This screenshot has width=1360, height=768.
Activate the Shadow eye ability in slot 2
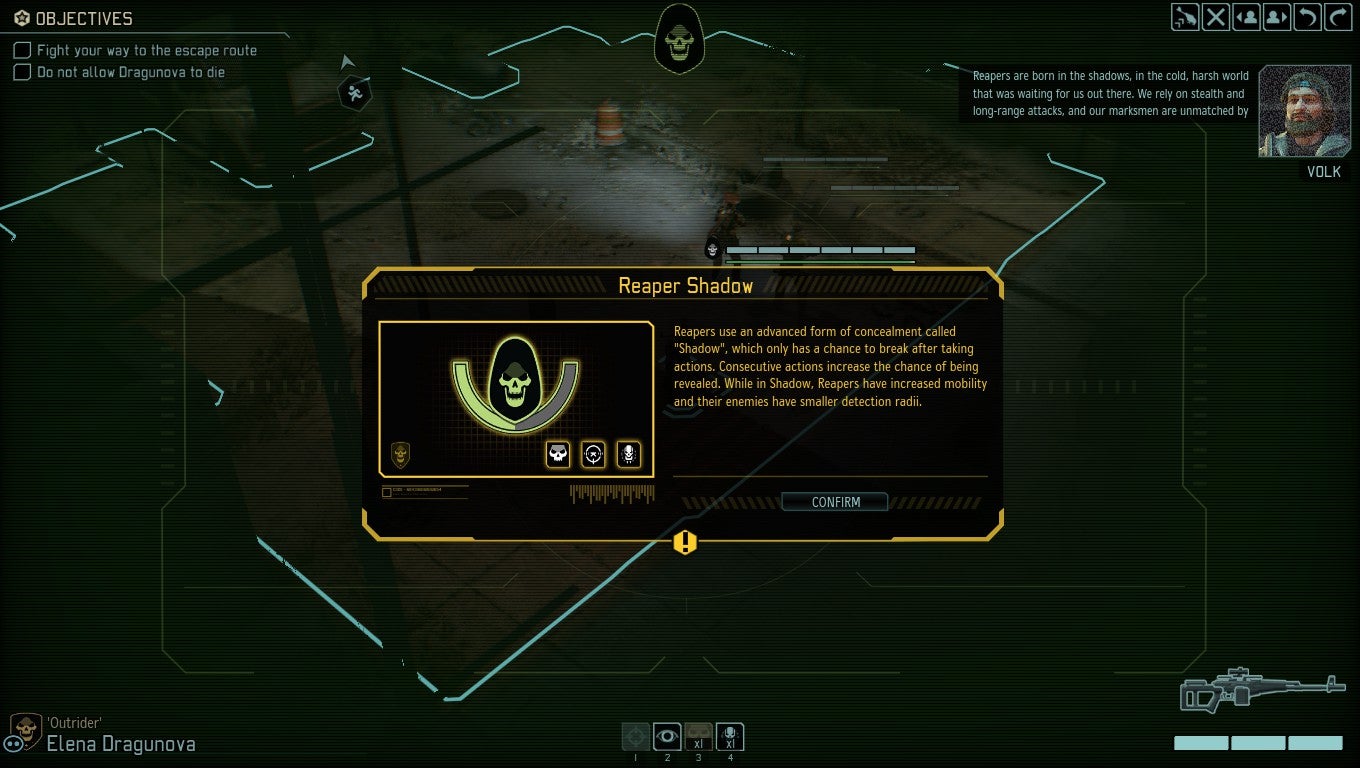click(667, 736)
